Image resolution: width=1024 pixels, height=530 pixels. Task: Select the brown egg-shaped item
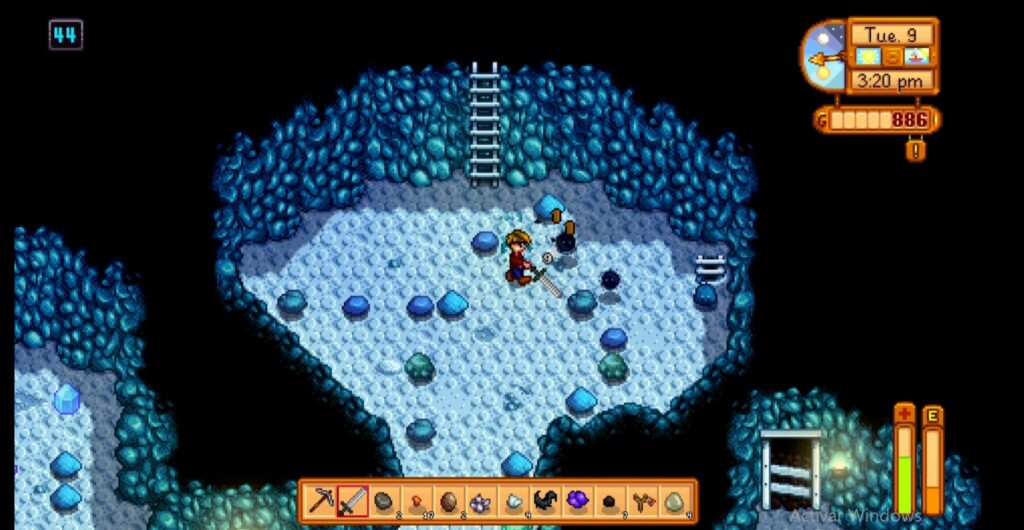coord(448,500)
